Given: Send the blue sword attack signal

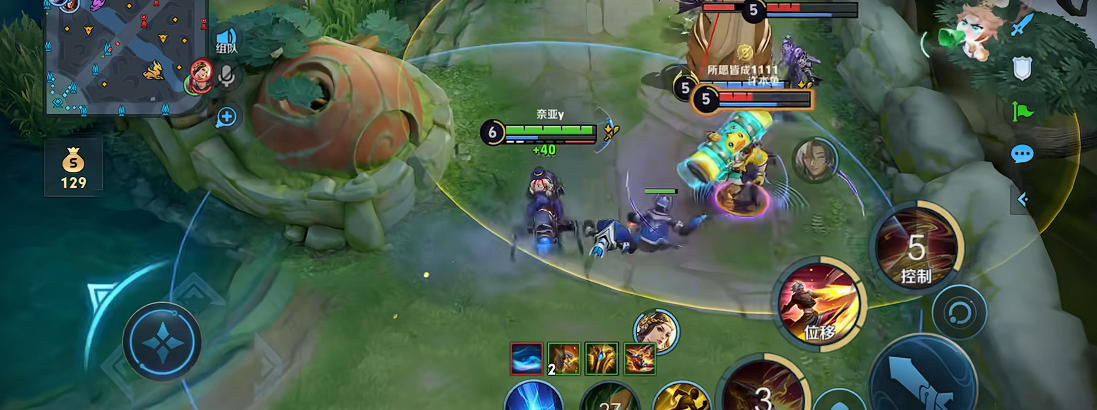Looking at the screenshot, I should [x=1021, y=24].
